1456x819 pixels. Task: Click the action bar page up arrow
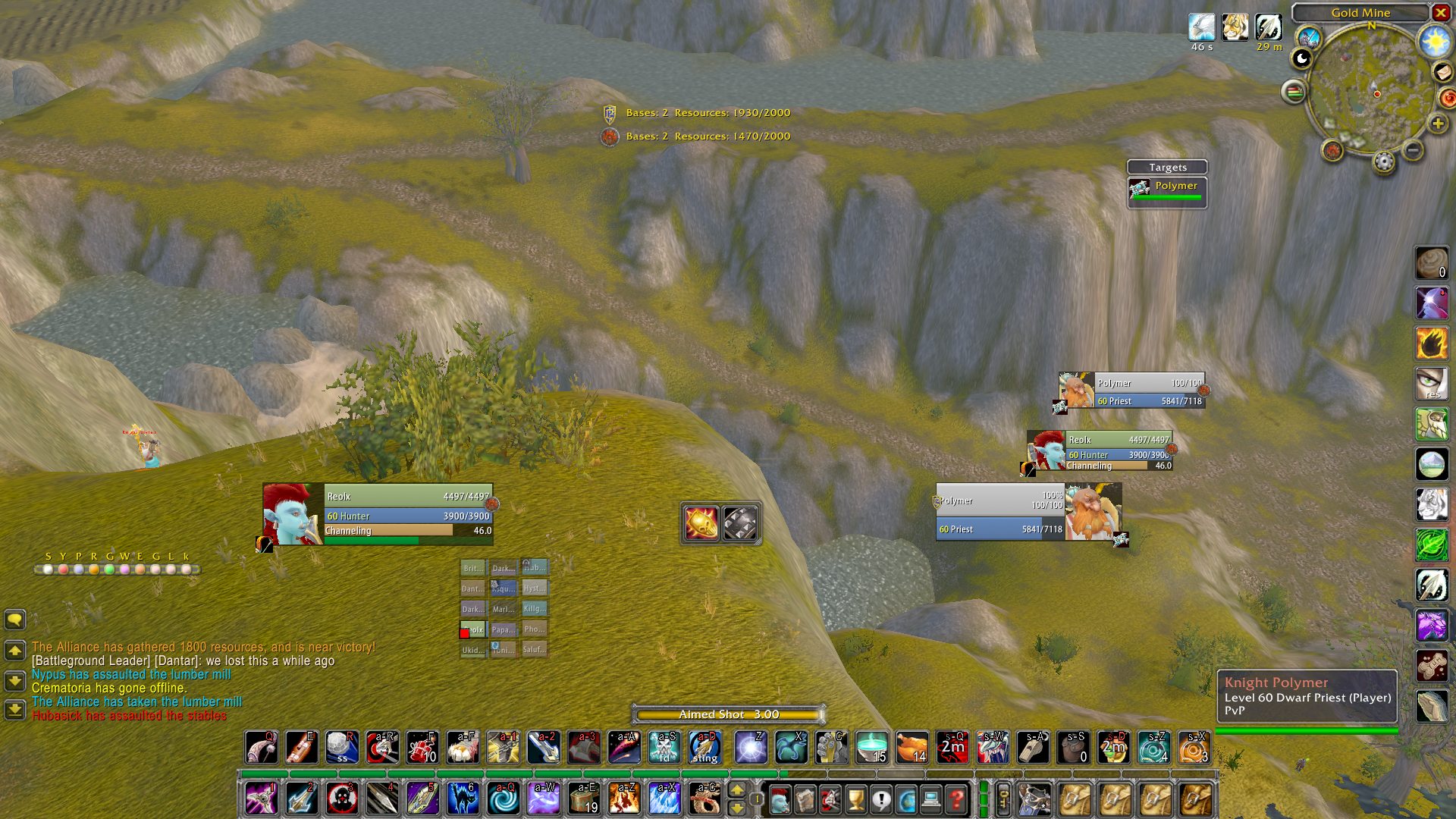point(736,789)
